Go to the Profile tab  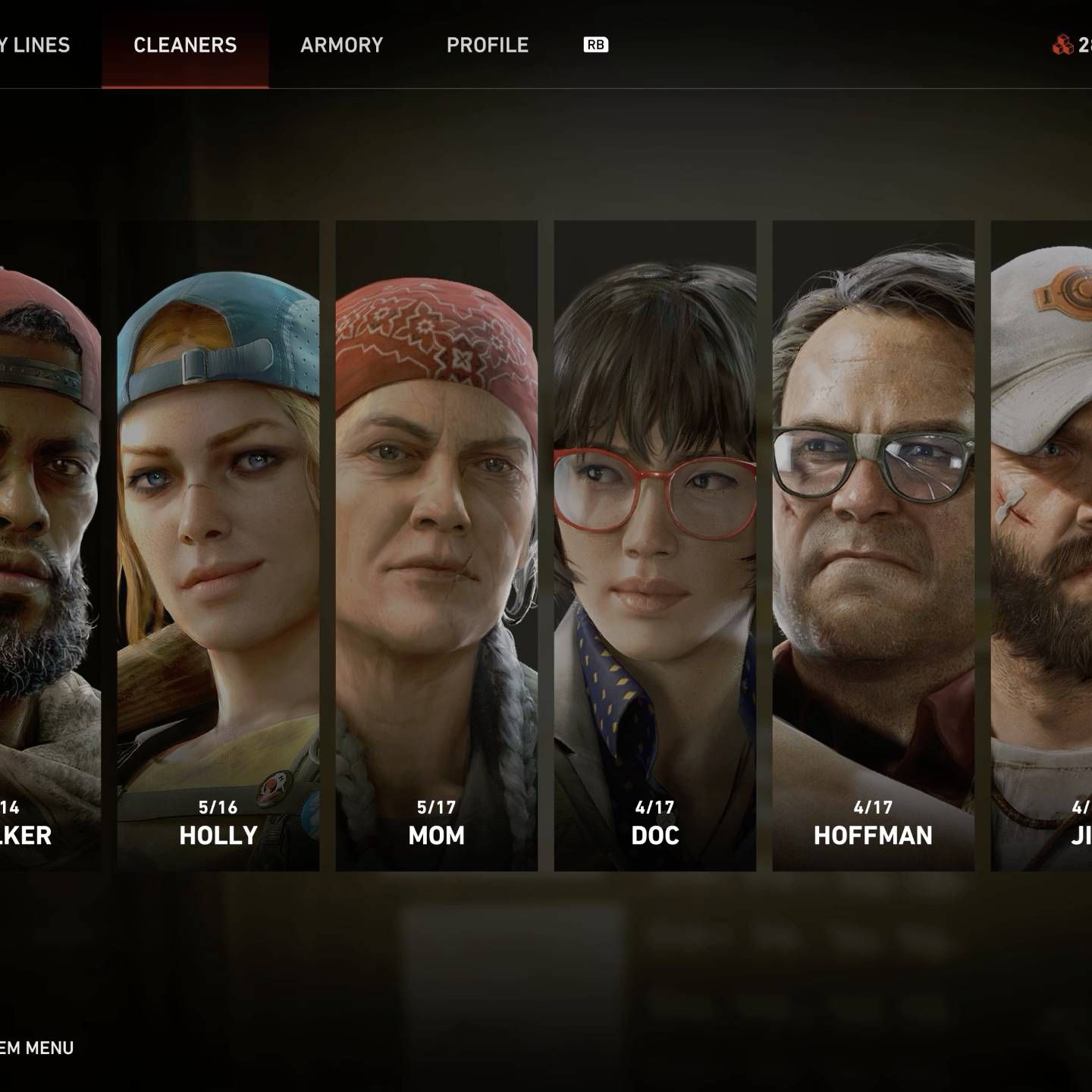click(487, 45)
